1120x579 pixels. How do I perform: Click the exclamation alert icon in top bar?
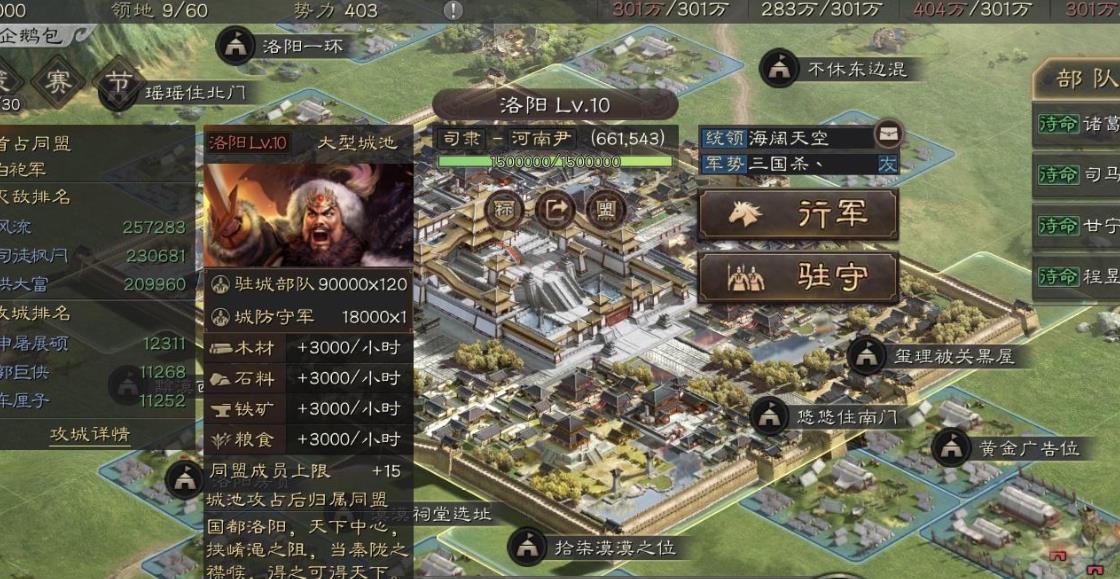coord(453,10)
